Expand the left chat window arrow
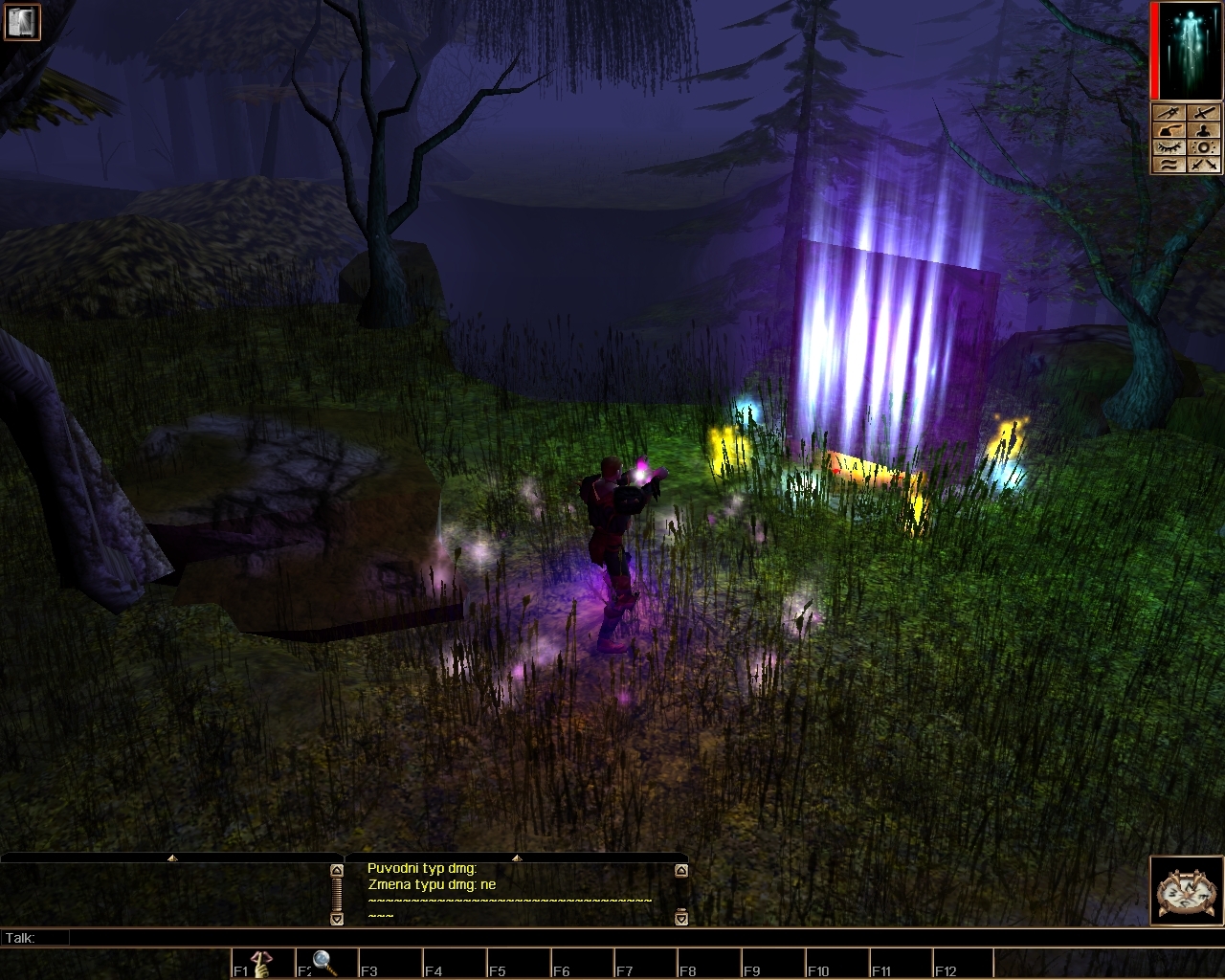1225x980 pixels. point(172,858)
